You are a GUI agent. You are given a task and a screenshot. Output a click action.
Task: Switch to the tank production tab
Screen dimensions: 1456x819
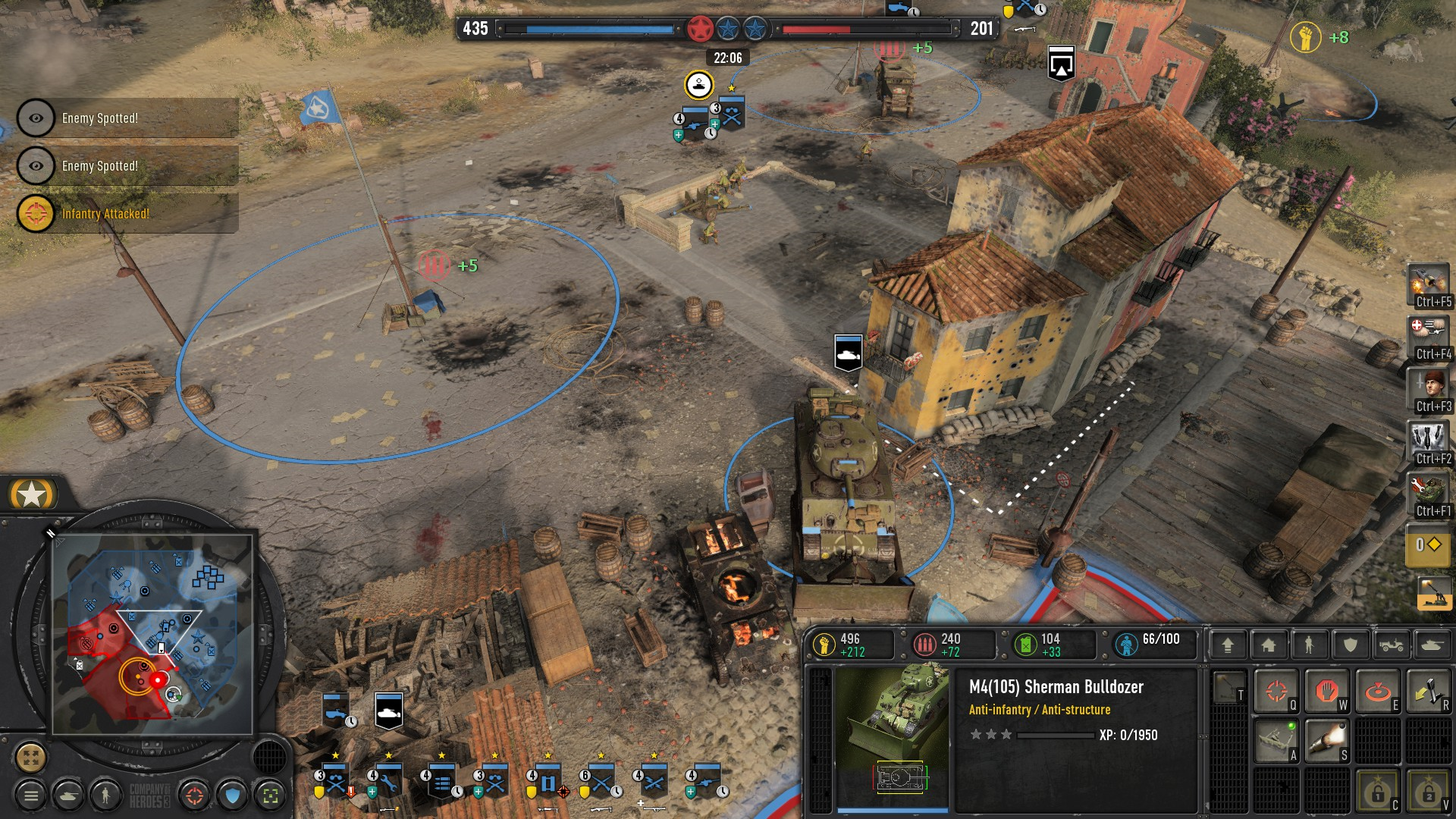coord(1431,645)
